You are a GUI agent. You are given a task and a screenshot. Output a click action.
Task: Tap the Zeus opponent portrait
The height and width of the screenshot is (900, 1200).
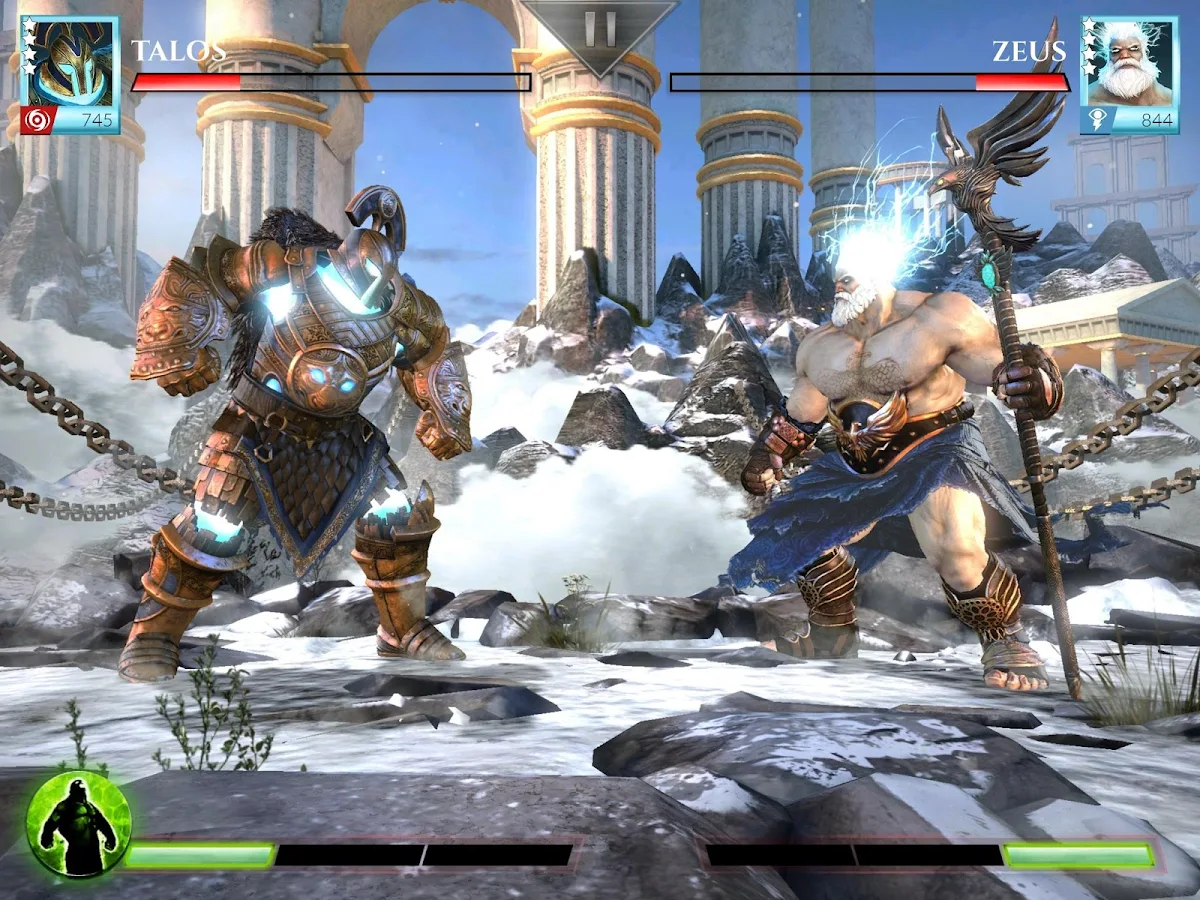1129,62
